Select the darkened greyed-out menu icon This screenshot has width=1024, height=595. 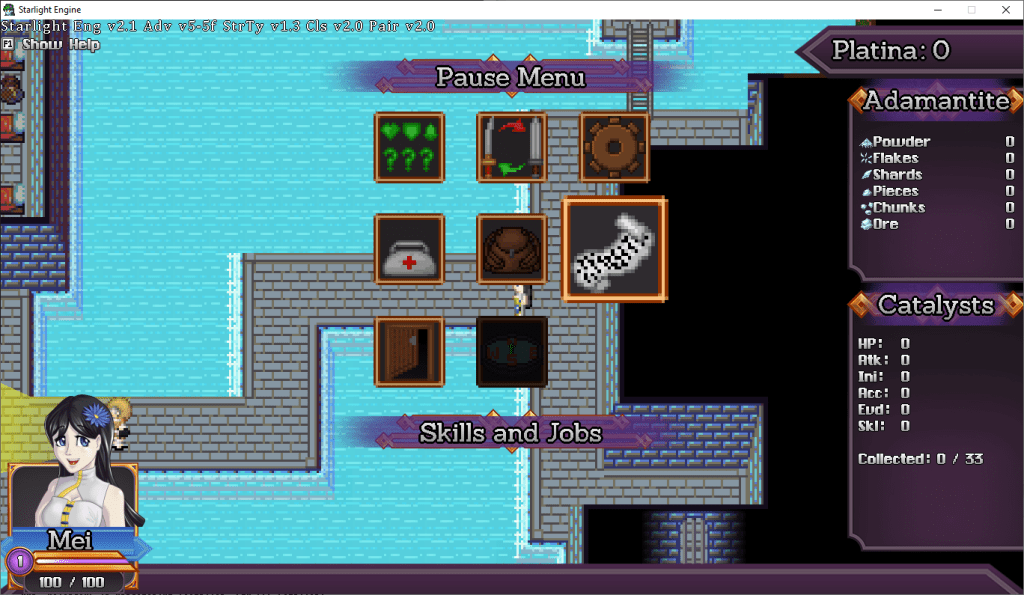pos(511,352)
